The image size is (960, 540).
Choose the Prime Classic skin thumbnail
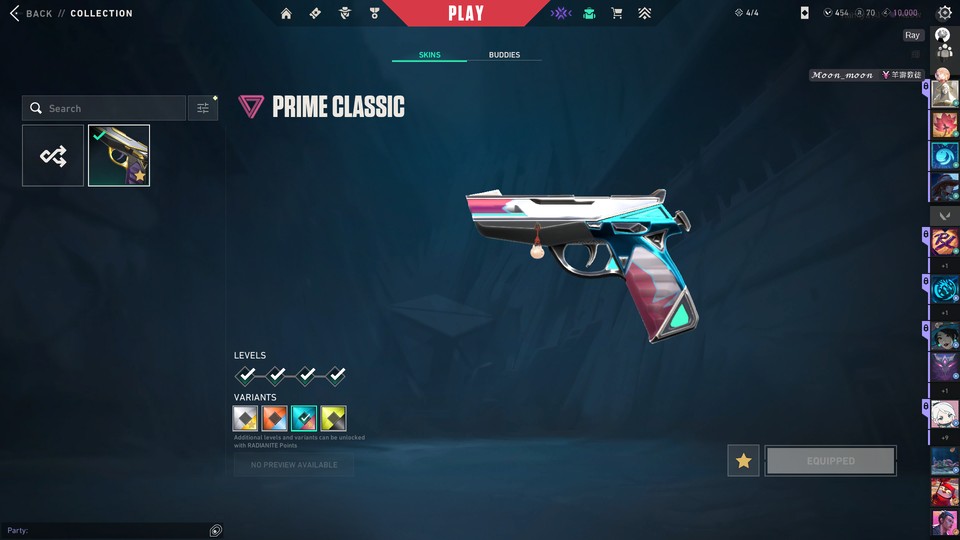point(119,155)
